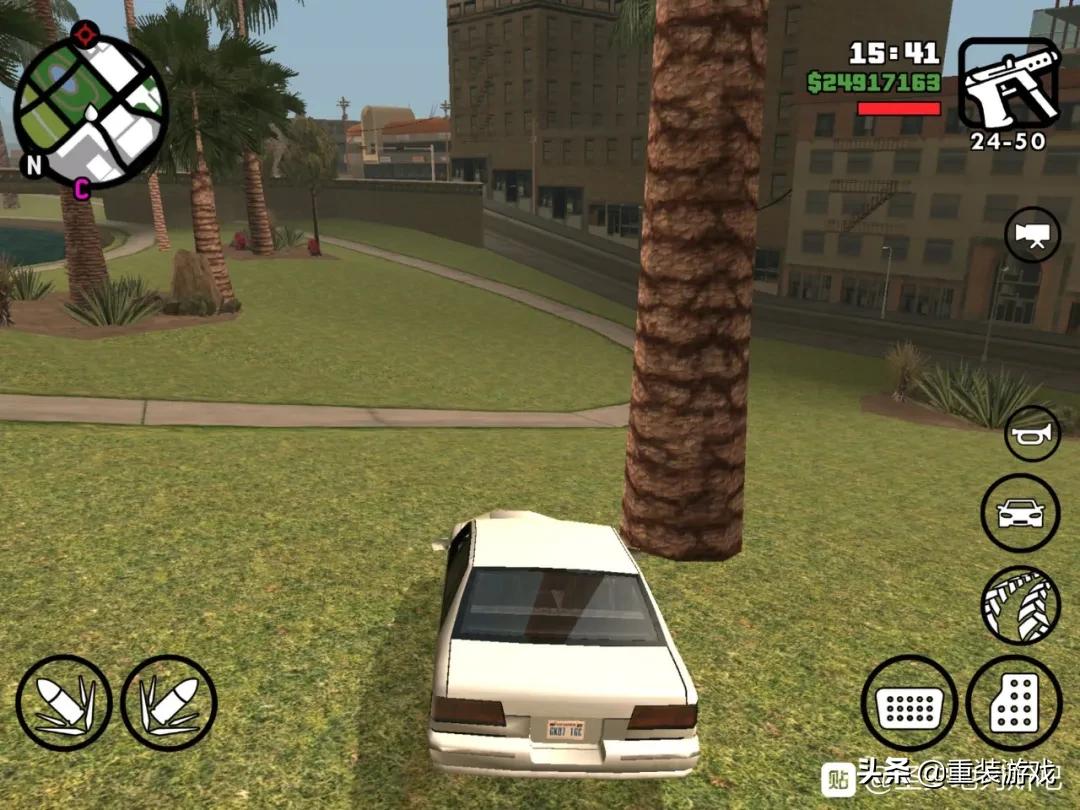Image resolution: width=1080 pixels, height=810 pixels.
Task: Tap the tall accelerator pedal button
Action: pyautogui.click(x=1013, y=703)
